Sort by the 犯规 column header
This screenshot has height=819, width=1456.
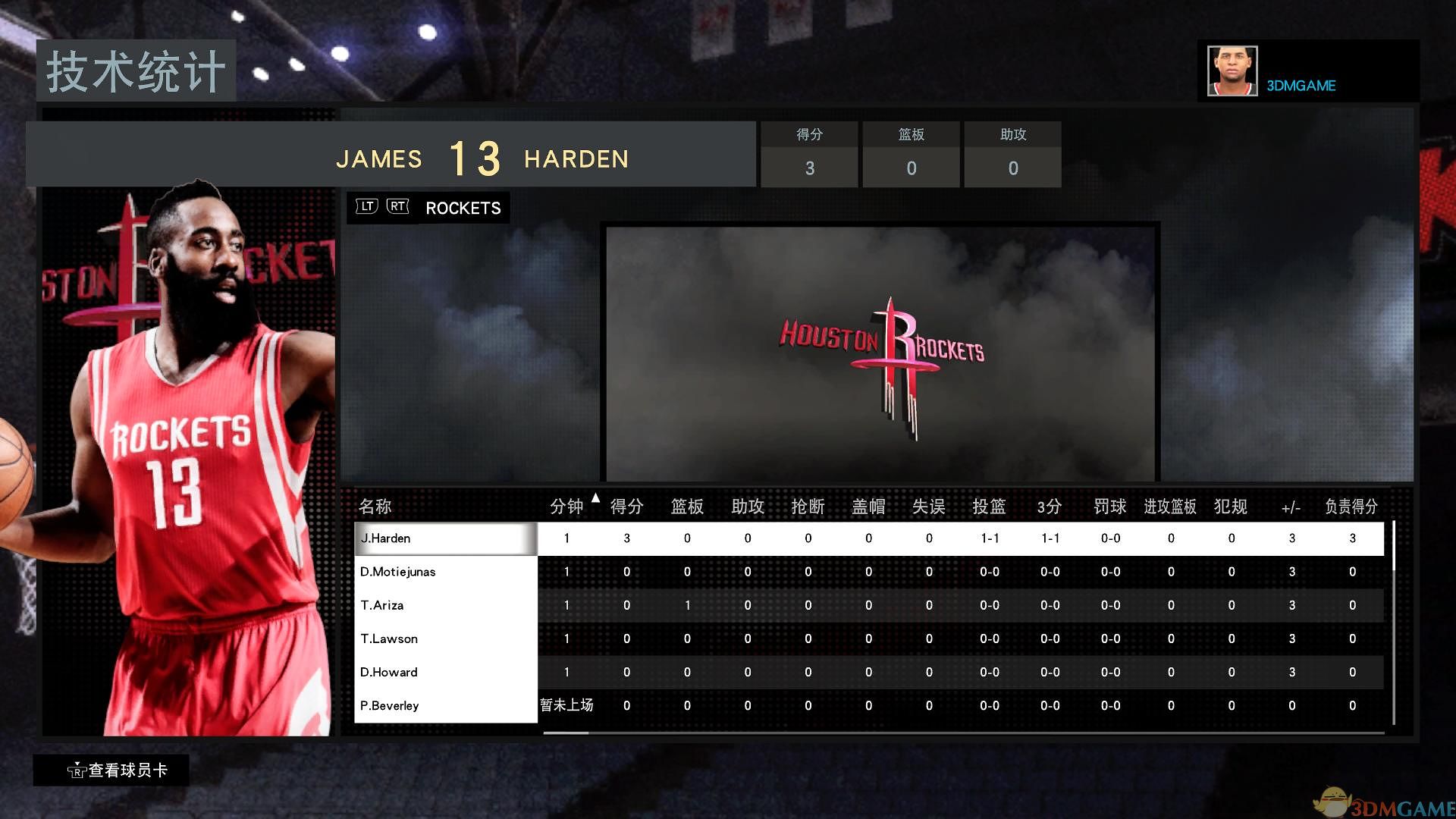coord(1231,506)
